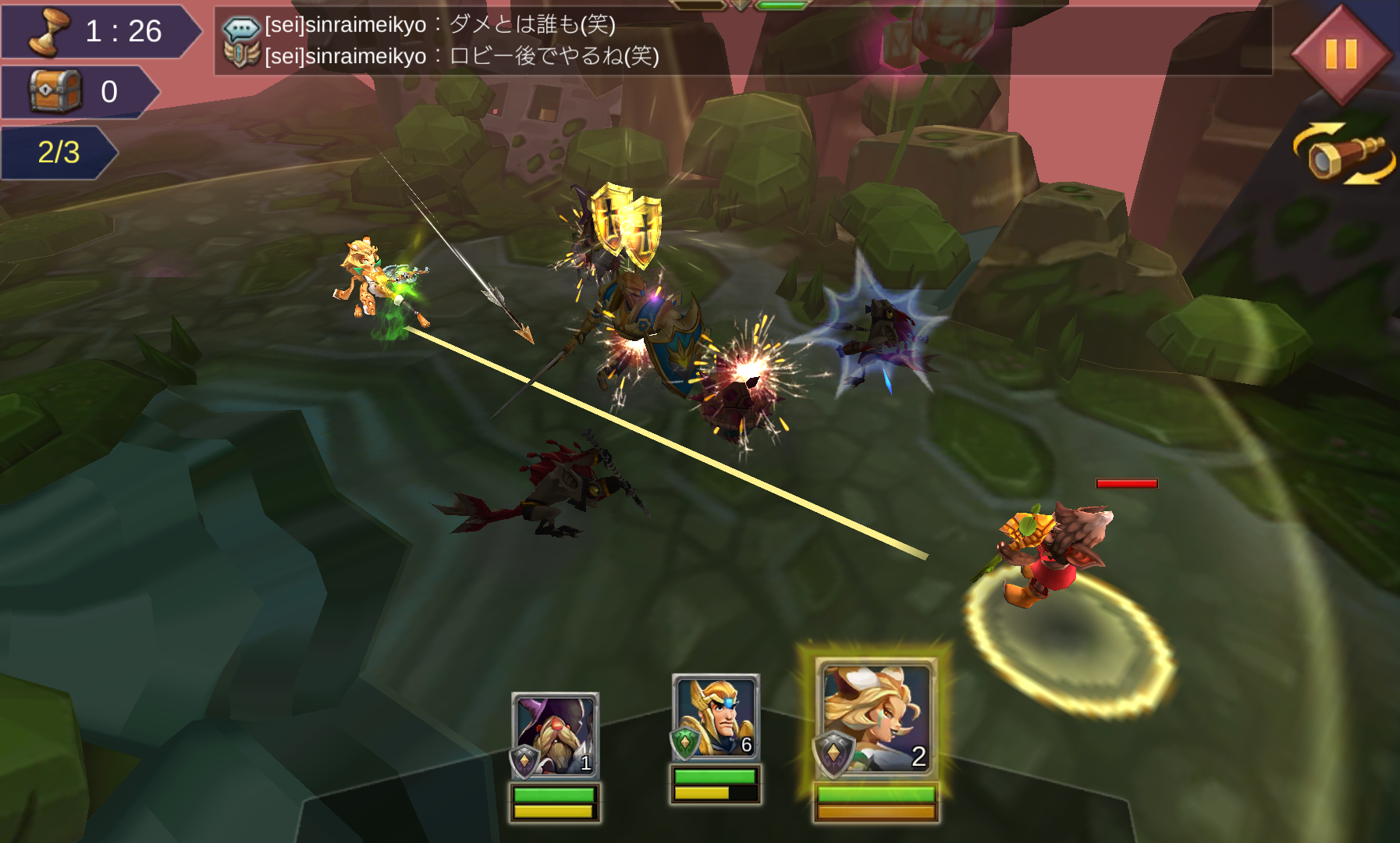Activate the spyglass auto-battle icon
This screenshot has width=1400, height=843.
click(1340, 151)
